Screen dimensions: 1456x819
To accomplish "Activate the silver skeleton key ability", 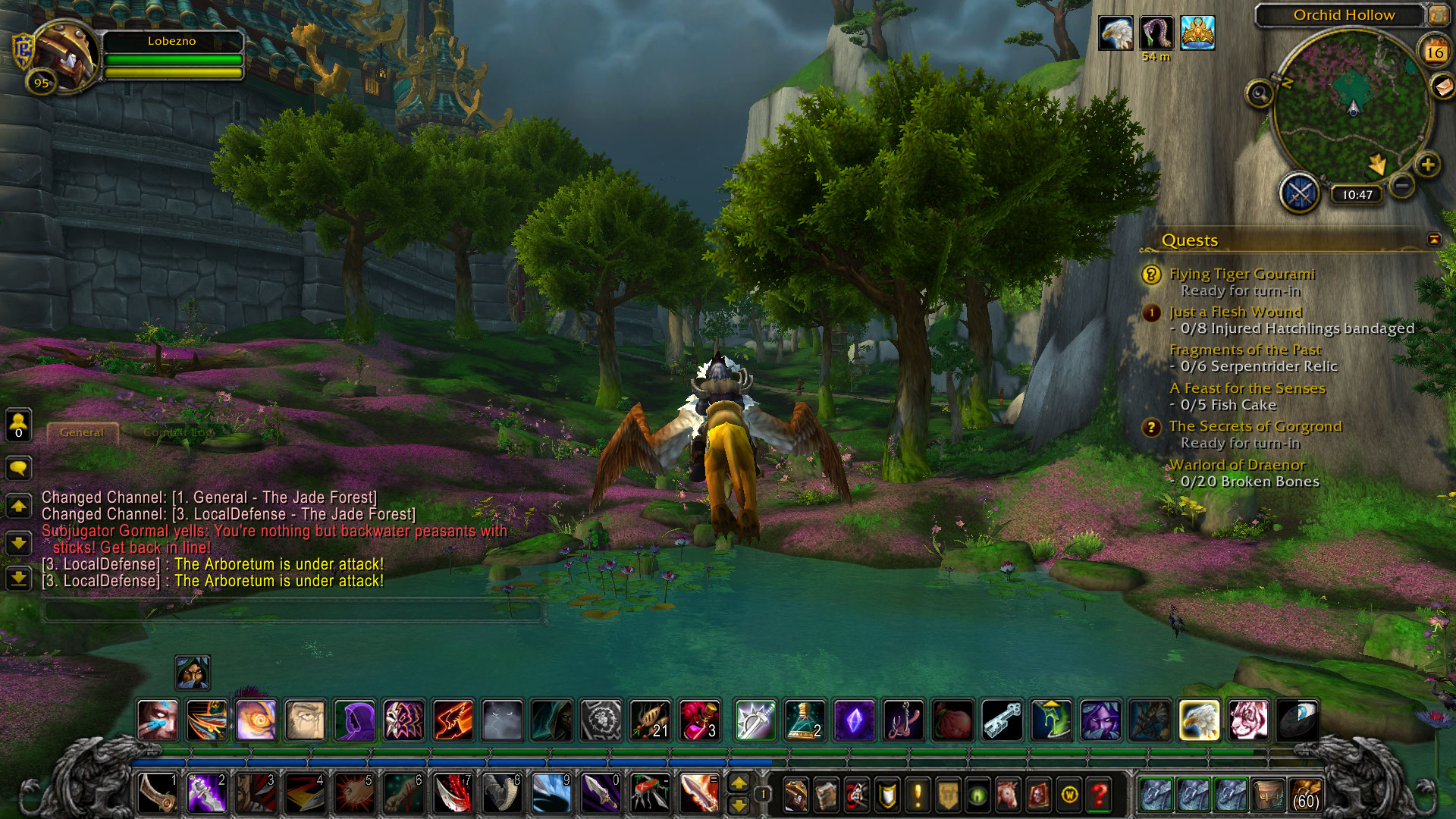I will pyautogui.click(x=1003, y=720).
